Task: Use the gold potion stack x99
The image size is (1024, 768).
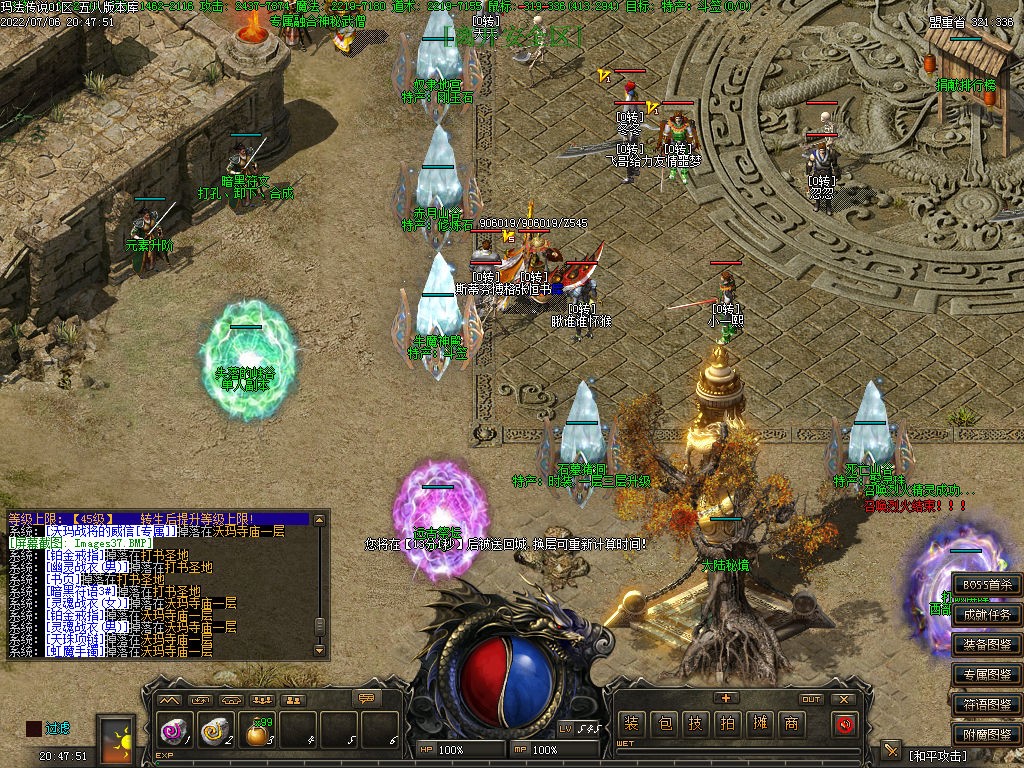Action: tap(257, 734)
